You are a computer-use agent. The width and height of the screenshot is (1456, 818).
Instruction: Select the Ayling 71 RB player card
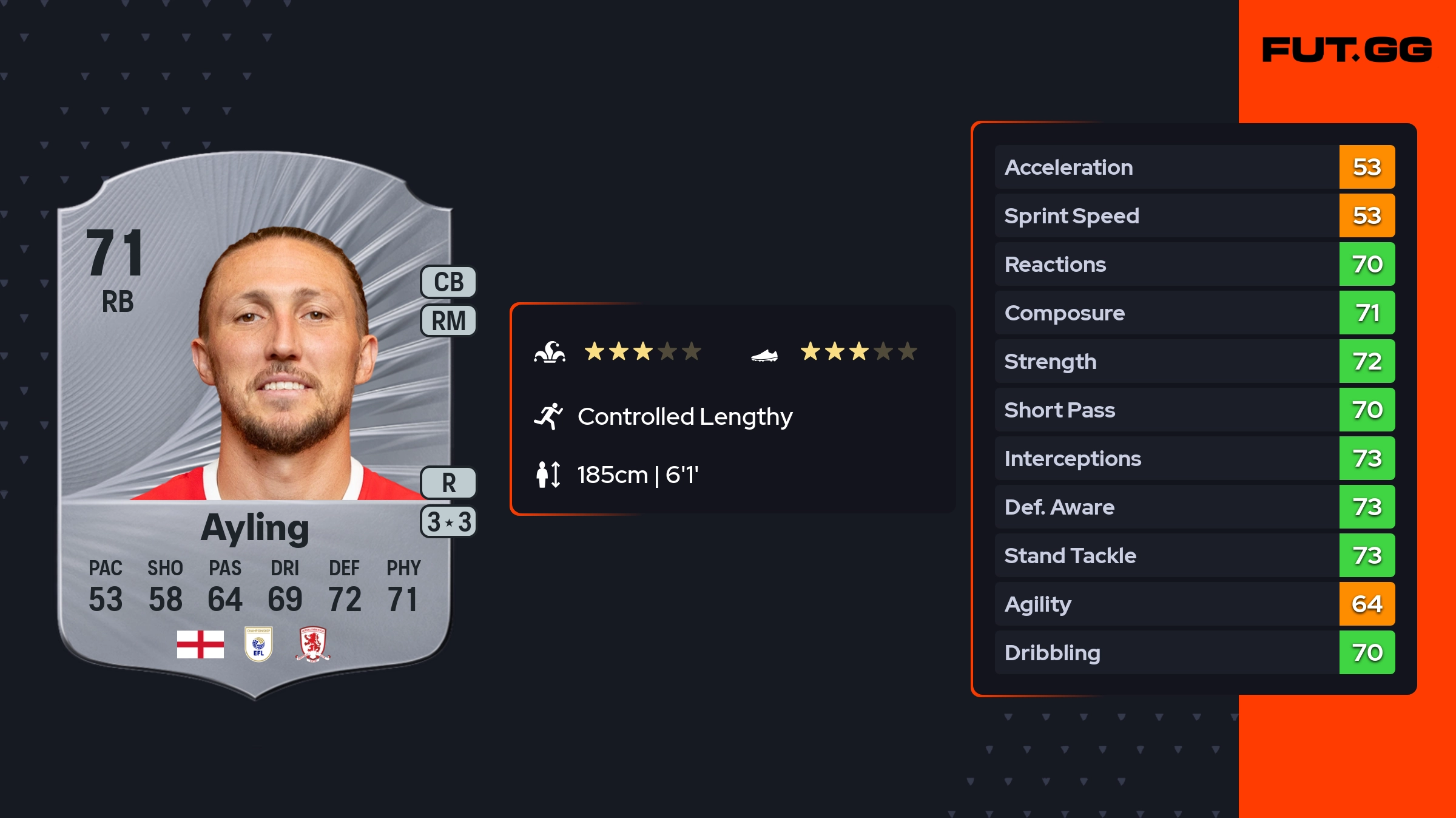pyautogui.click(x=255, y=425)
